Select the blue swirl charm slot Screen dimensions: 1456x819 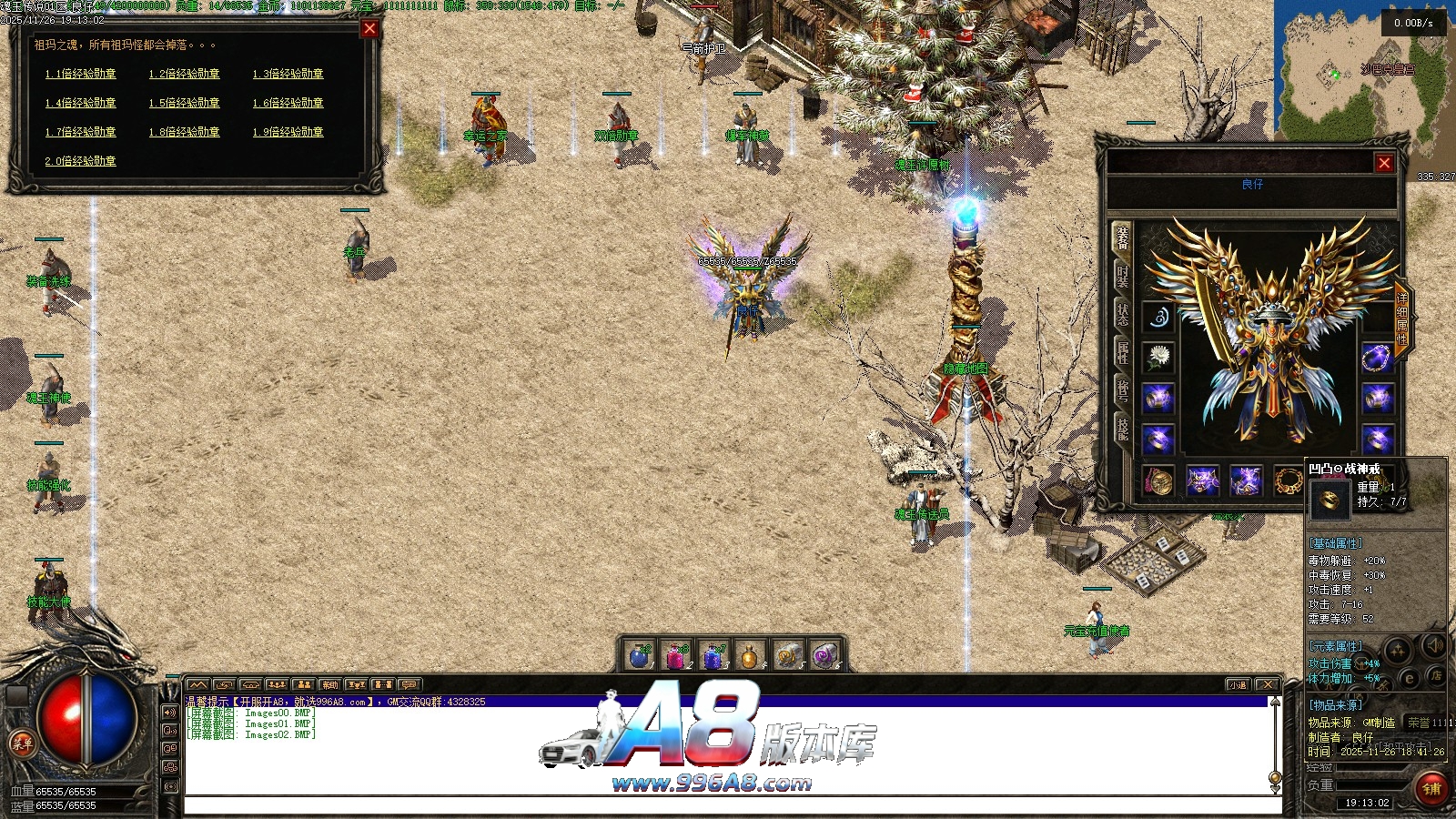pyautogui.click(x=1158, y=318)
